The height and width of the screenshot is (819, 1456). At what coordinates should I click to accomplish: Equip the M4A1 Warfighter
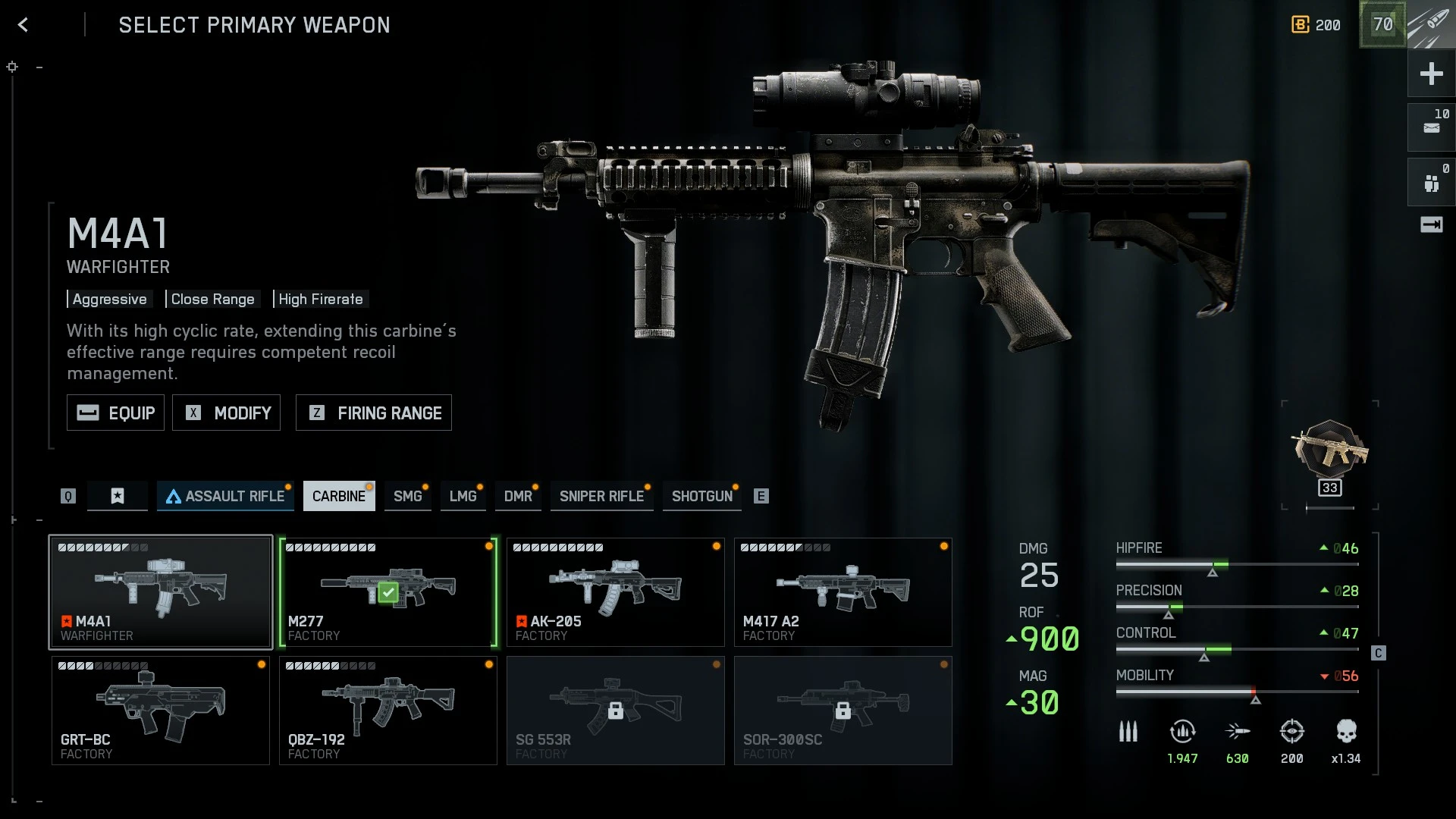(115, 413)
